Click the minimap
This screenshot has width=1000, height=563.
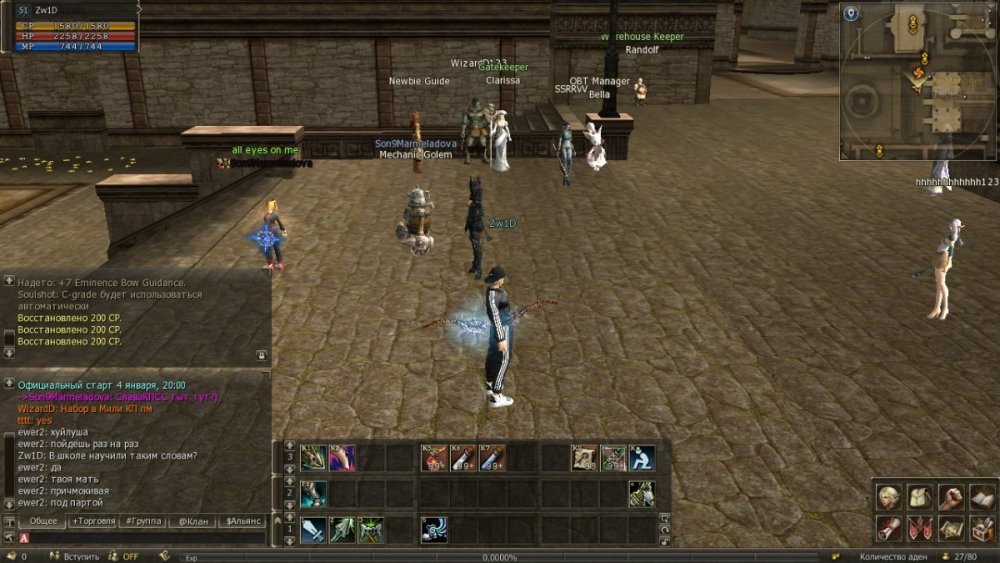point(918,82)
